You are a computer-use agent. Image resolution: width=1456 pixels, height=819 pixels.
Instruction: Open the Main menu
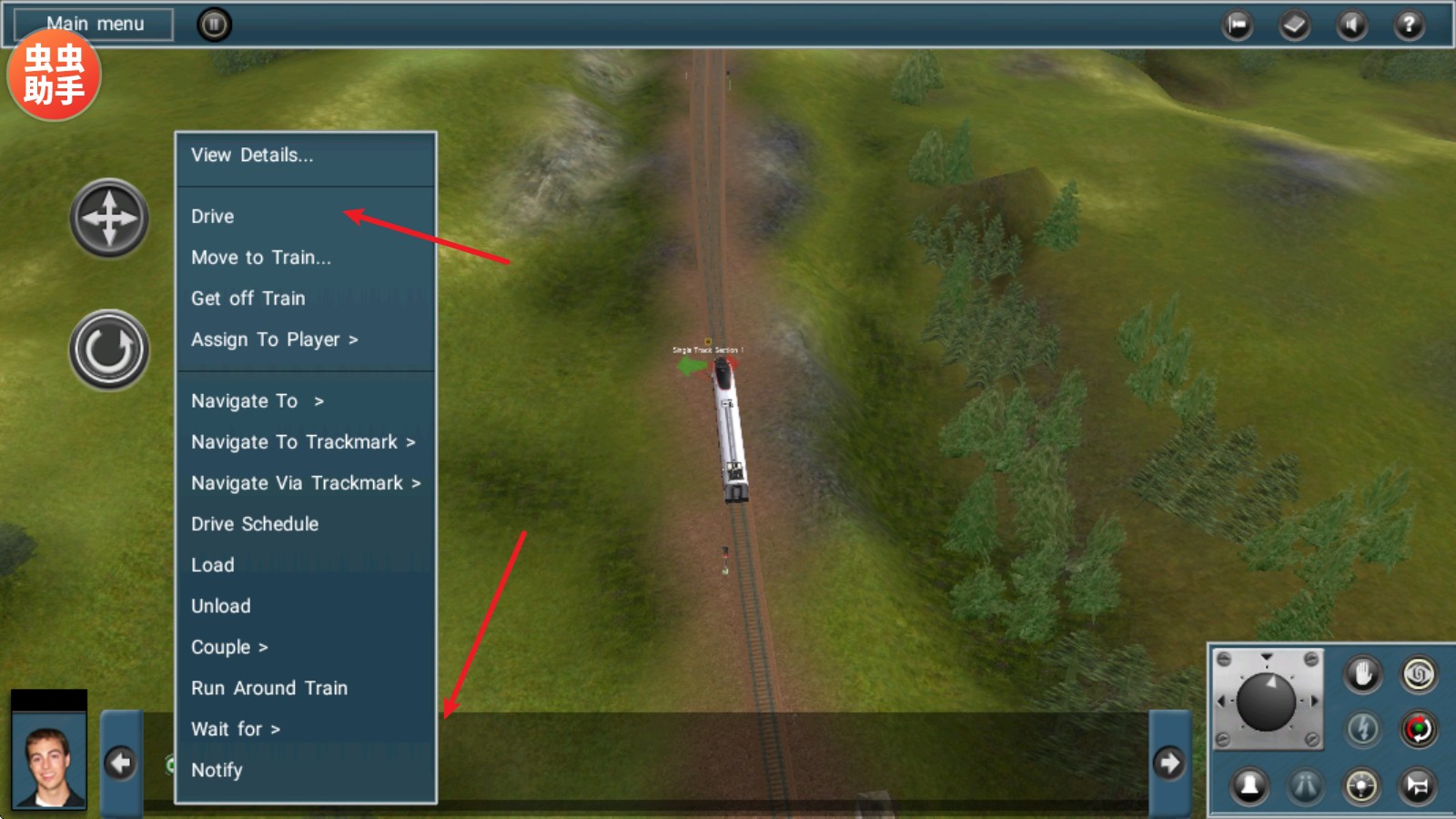(95, 24)
